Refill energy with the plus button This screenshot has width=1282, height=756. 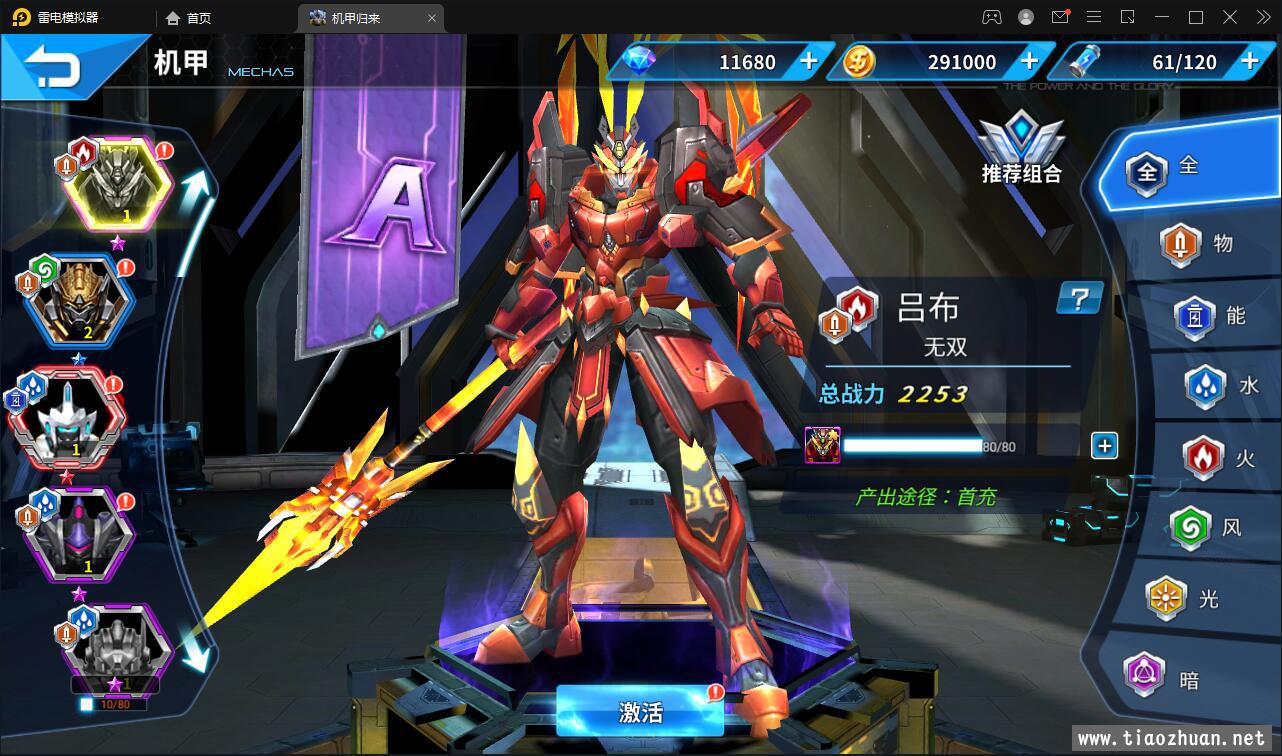click(x=1249, y=61)
